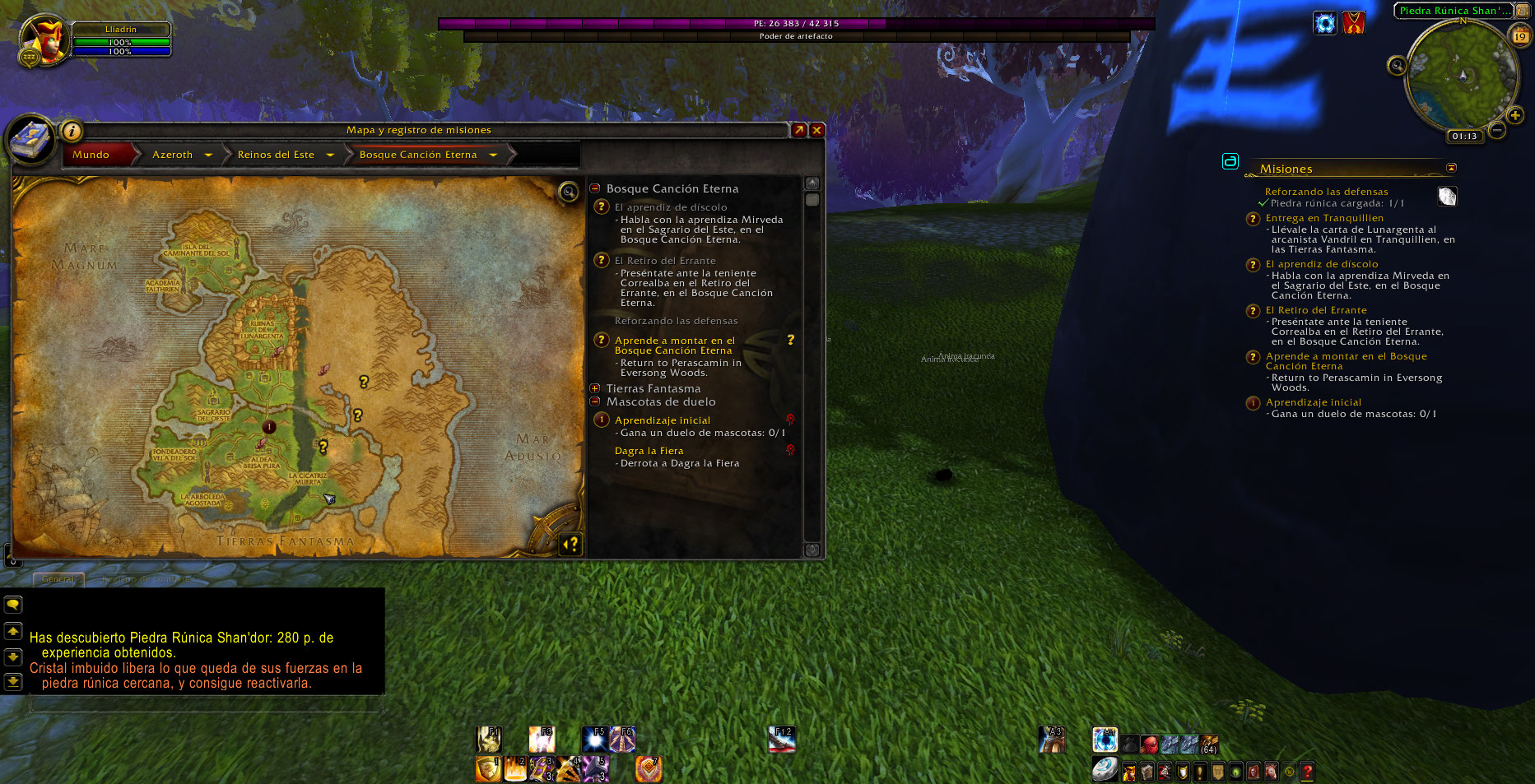Select the Aprendizaje inicial quest in the log
This screenshot has height=784, width=1535.
[x=662, y=420]
